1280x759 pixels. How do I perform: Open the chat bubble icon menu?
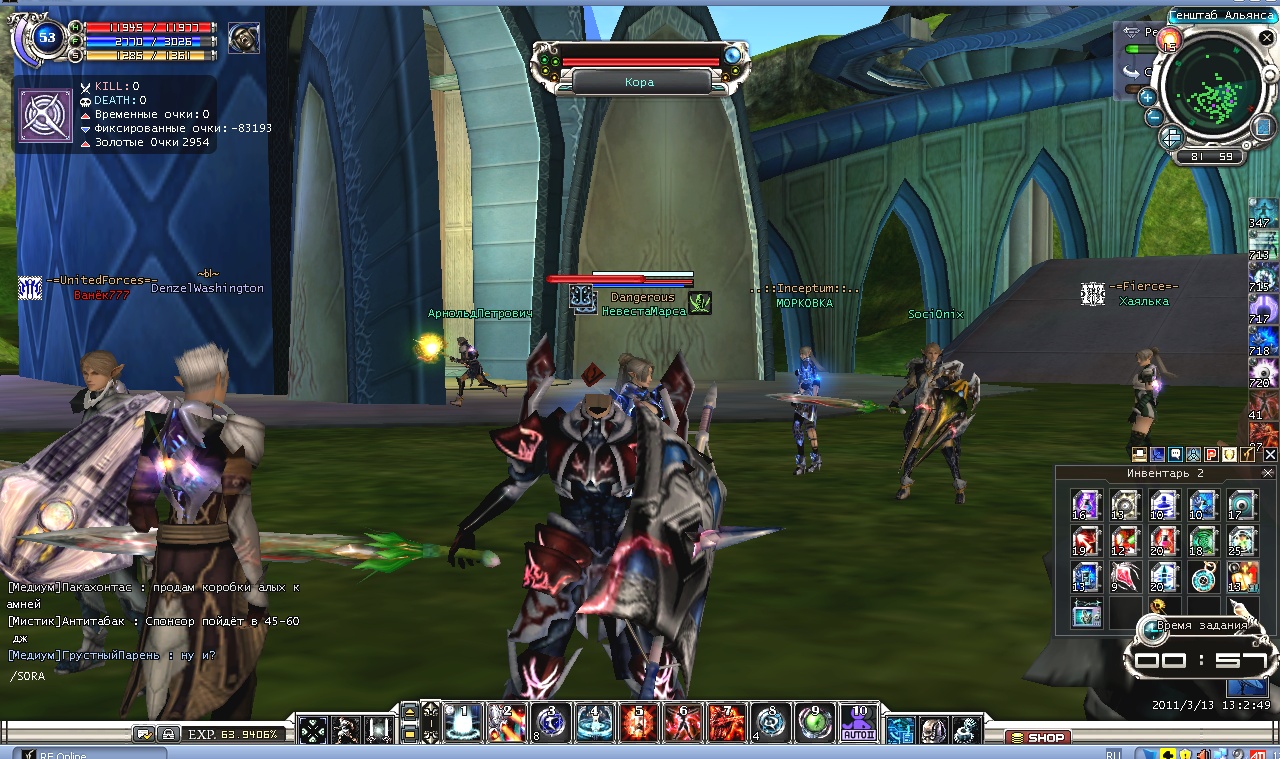click(x=1175, y=455)
